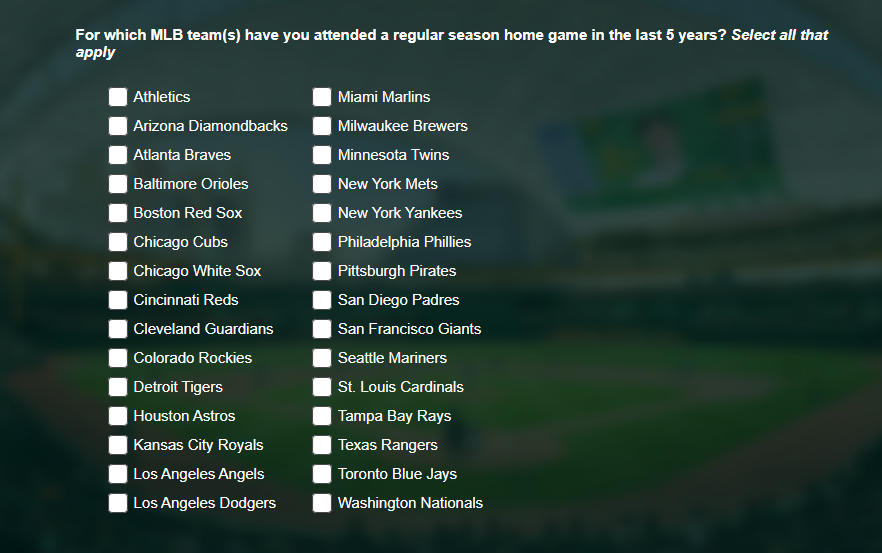Screen dimensions: 882x553
Task: Choose the Chicago Cubs checkbox
Action: click(118, 242)
